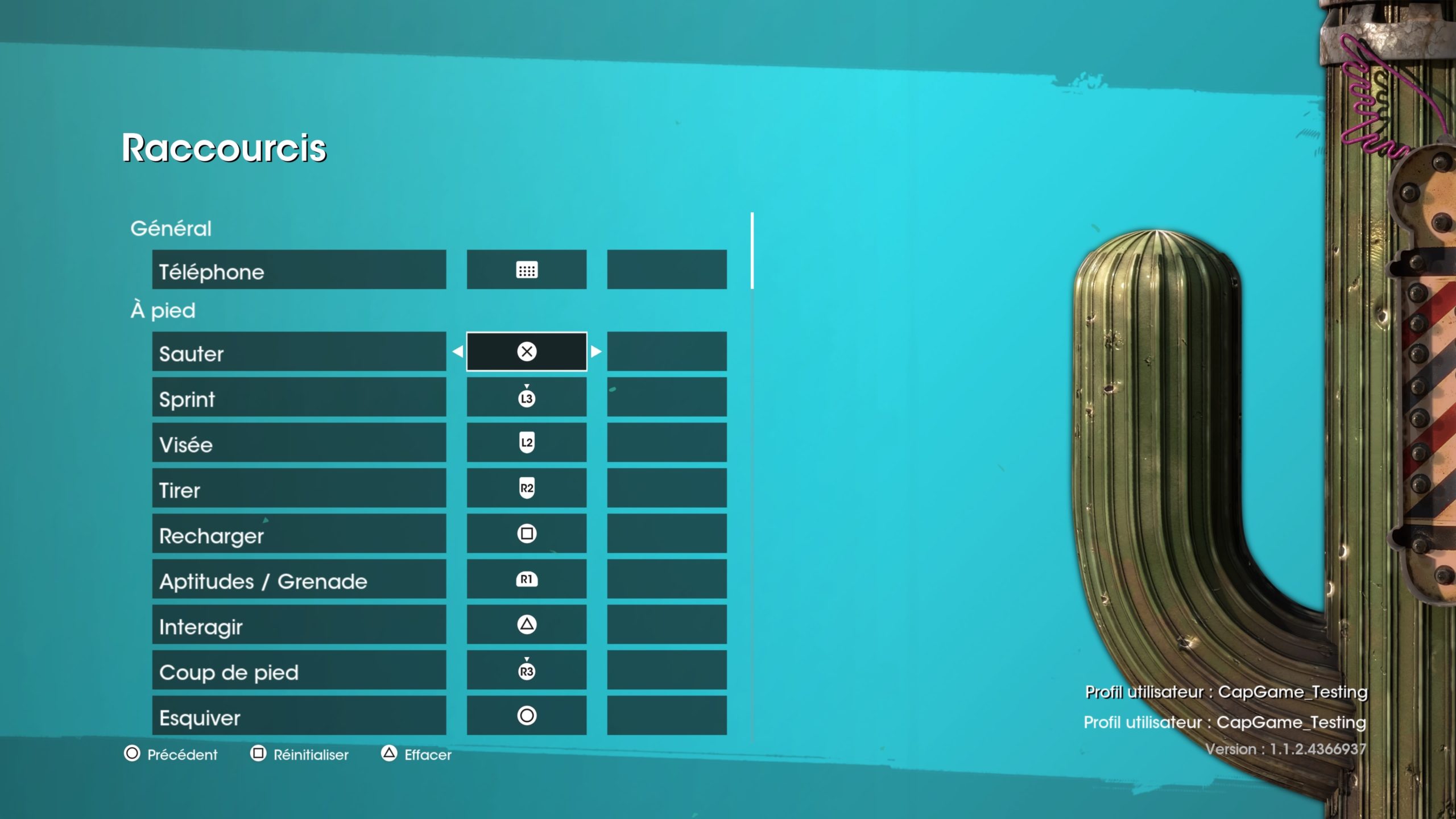The height and width of the screenshot is (819, 1456).
Task: Edit the Aptitudes / Grenade R1 binding
Action: tap(527, 579)
